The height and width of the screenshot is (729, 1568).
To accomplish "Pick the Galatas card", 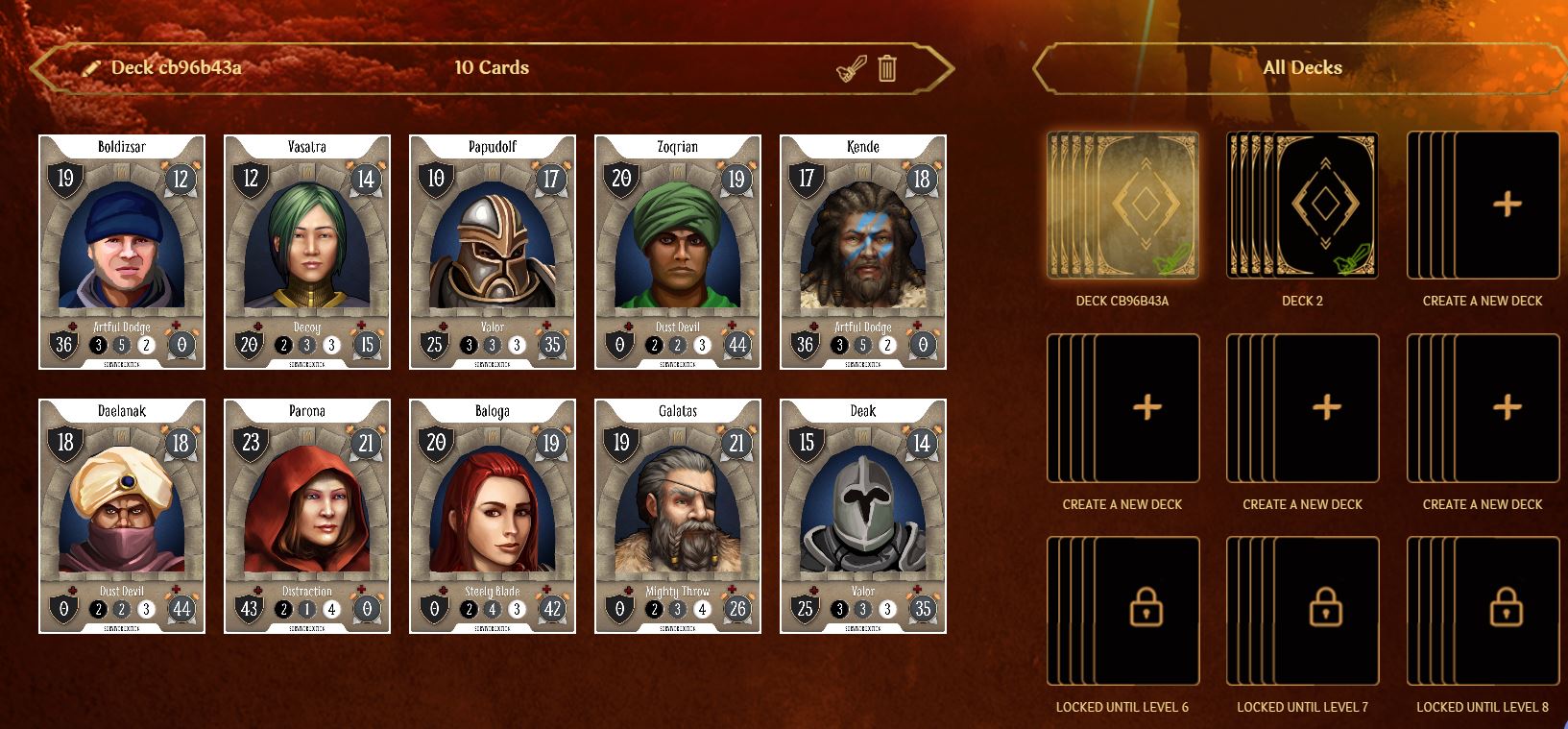I will pyautogui.click(x=678, y=516).
